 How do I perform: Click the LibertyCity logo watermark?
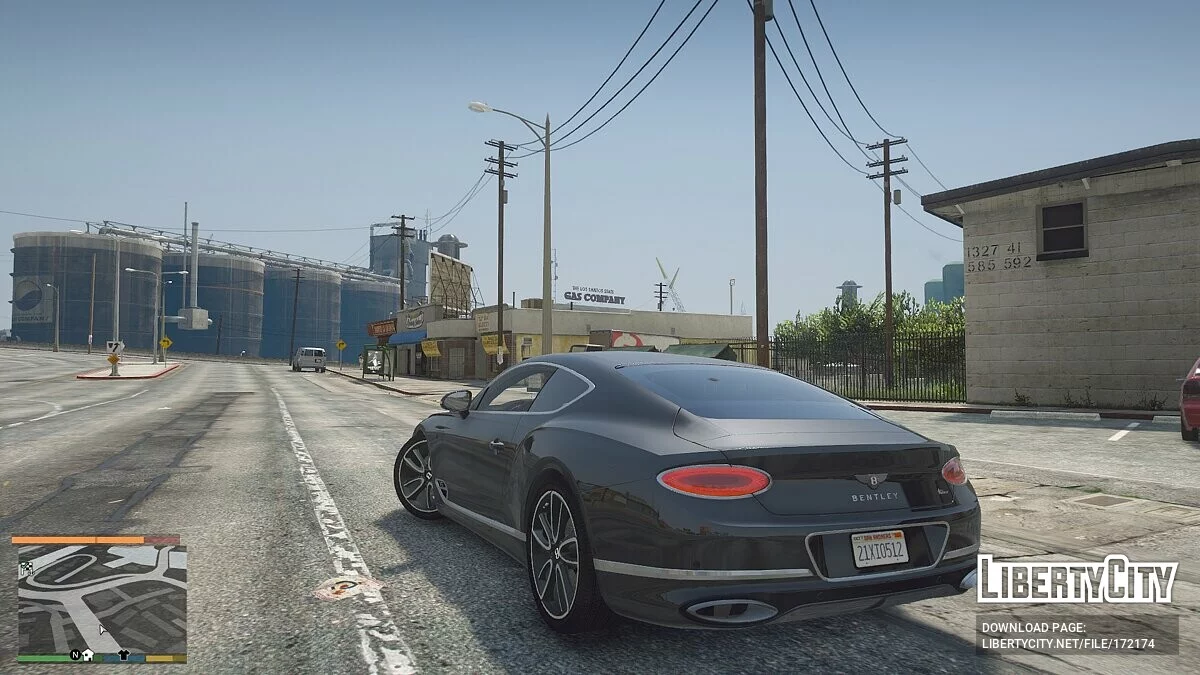(1077, 579)
